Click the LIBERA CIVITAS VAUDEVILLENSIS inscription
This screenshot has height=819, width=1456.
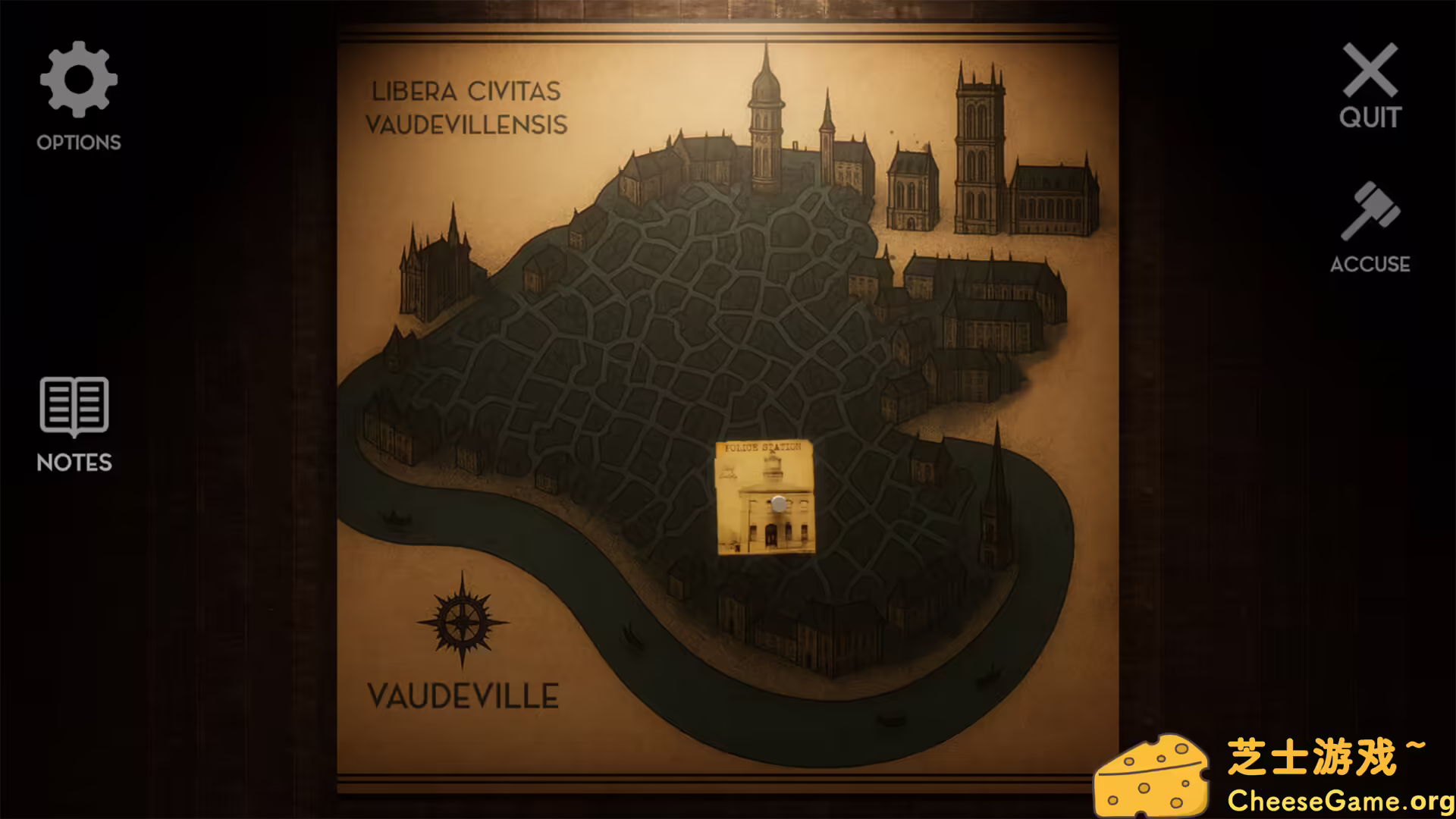[466, 108]
